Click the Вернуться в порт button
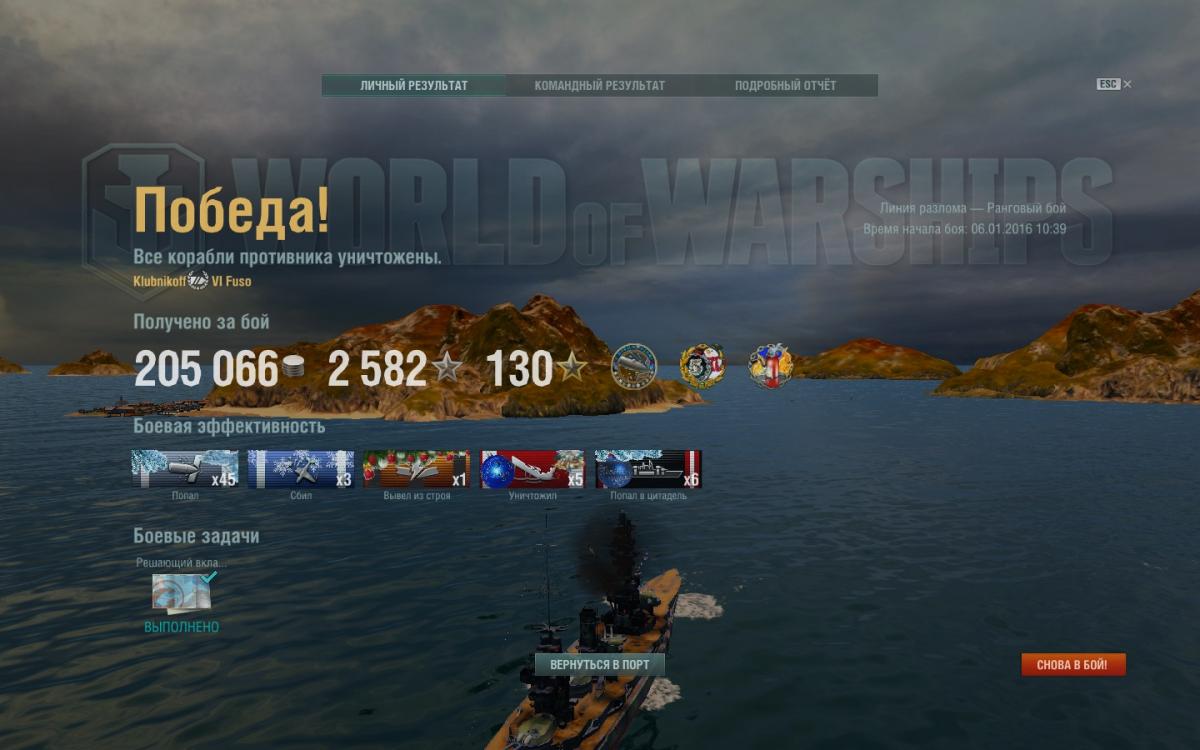The image size is (1200, 750). (600, 665)
